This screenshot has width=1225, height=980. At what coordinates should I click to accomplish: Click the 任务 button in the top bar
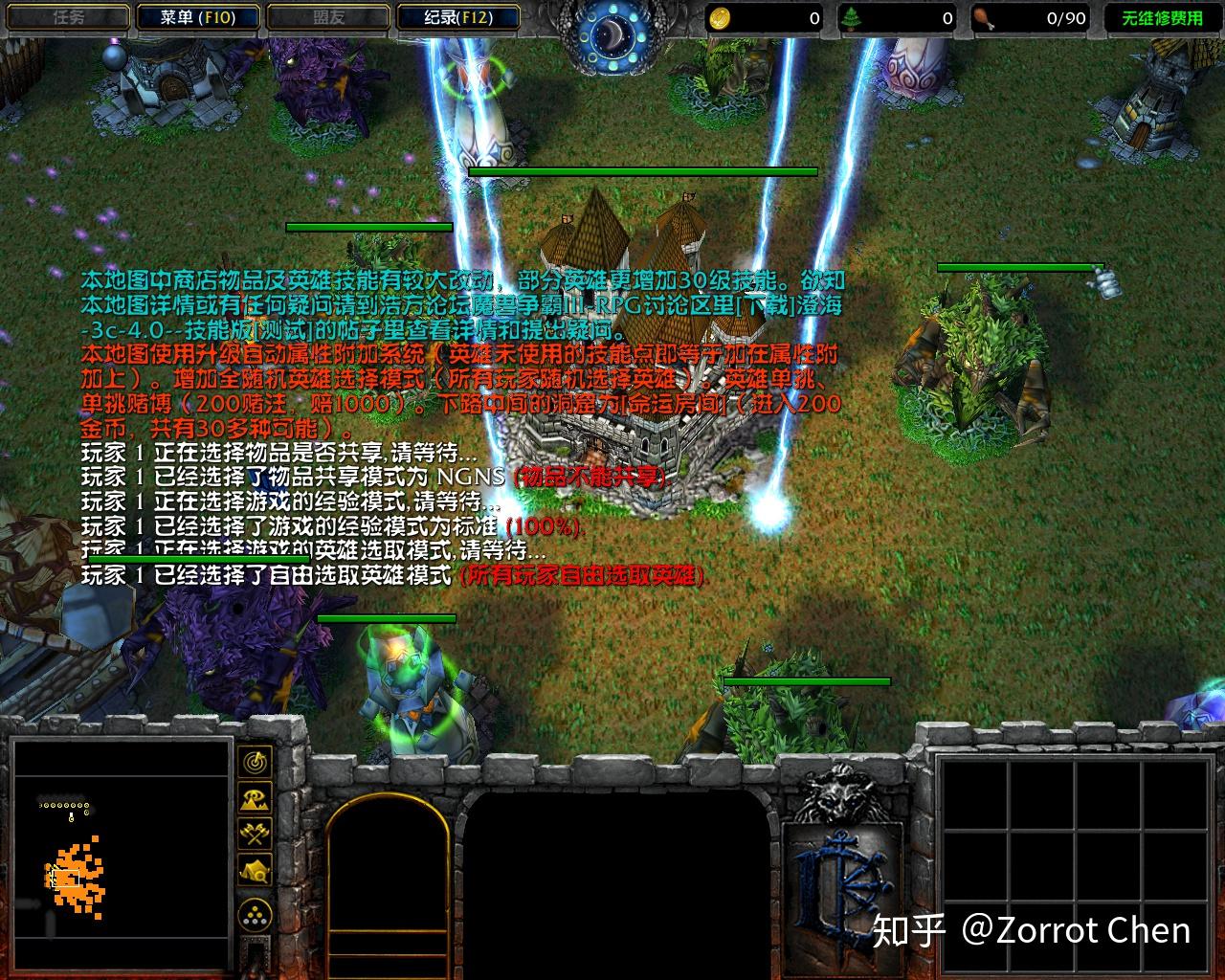pos(67,15)
